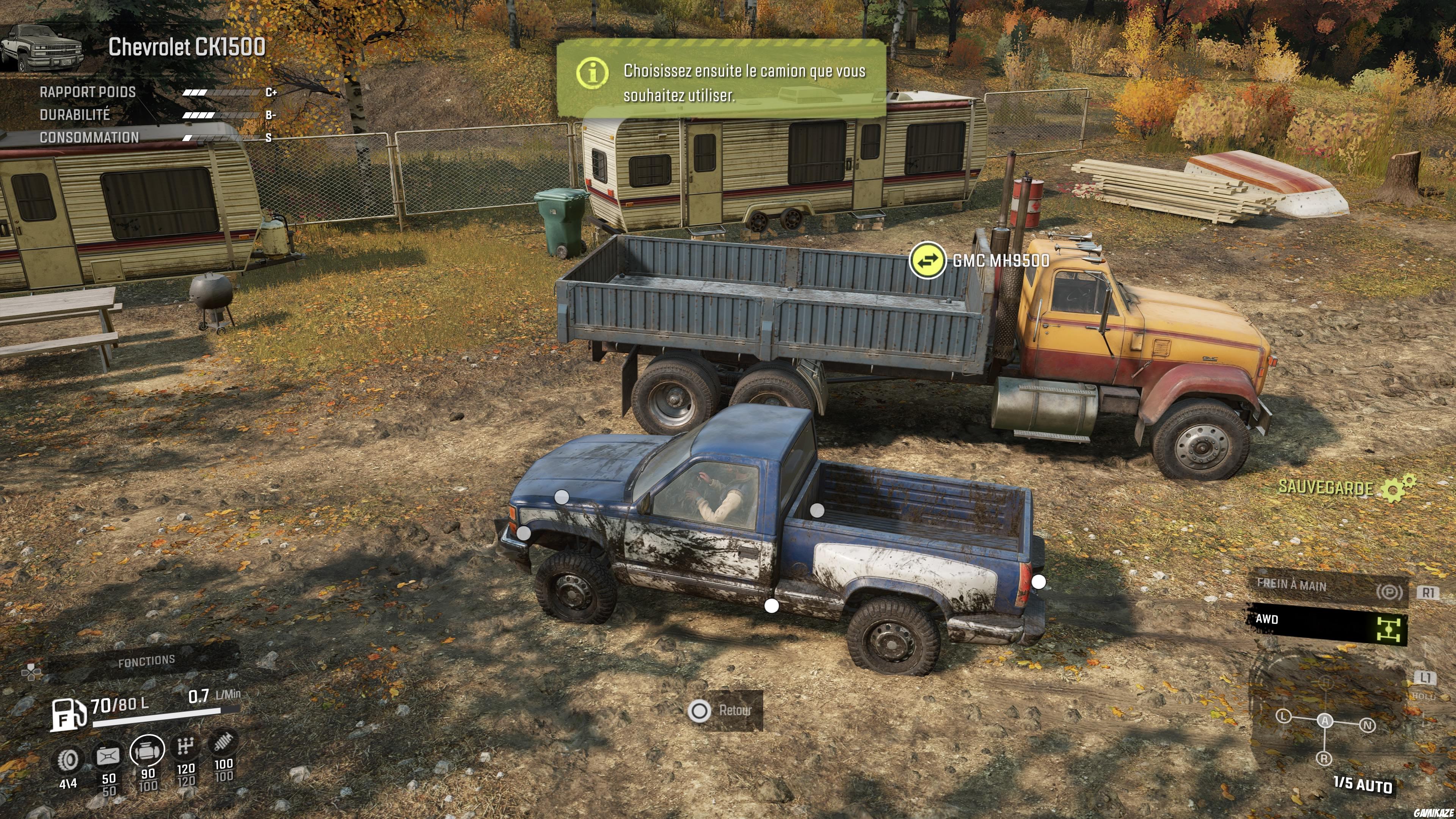Click the info icon in the tutorial hint
This screenshot has height=819, width=1456.
click(x=592, y=72)
